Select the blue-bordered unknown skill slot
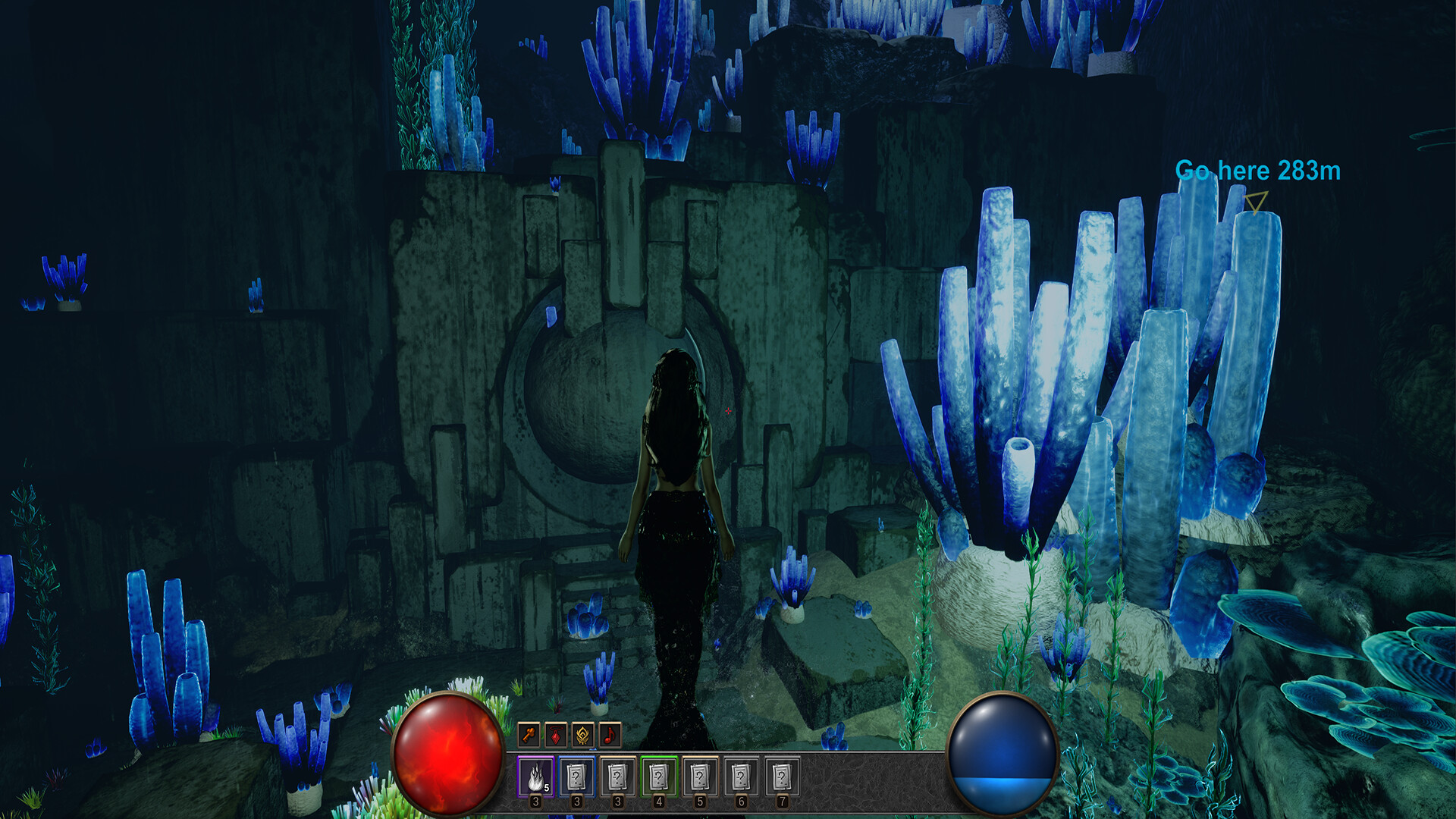This screenshot has height=819, width=1456. (576, 776)
